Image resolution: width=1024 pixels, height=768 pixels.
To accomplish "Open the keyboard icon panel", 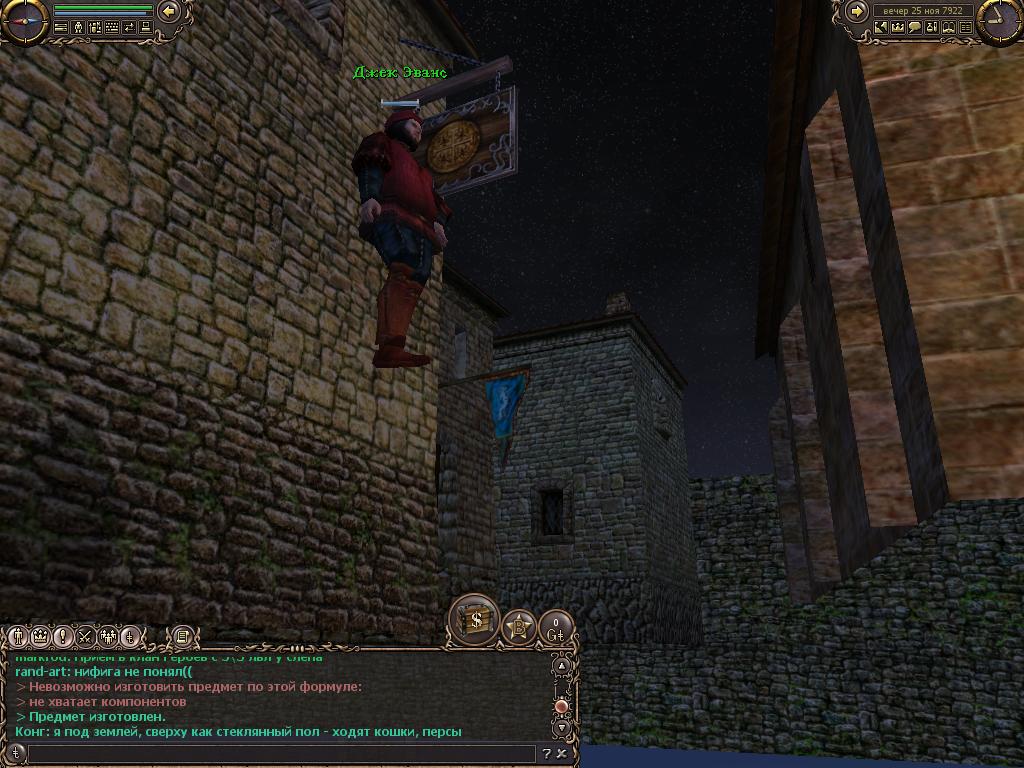I will (112, 28).
